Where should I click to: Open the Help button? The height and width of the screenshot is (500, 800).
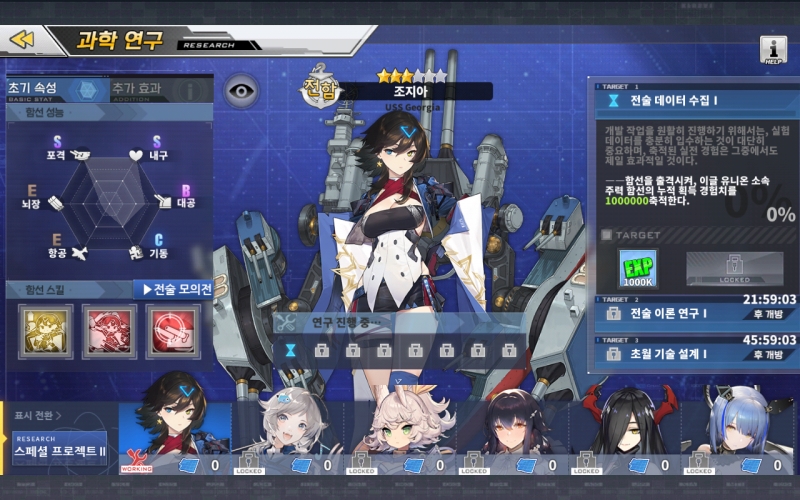(x=773, y=50)
